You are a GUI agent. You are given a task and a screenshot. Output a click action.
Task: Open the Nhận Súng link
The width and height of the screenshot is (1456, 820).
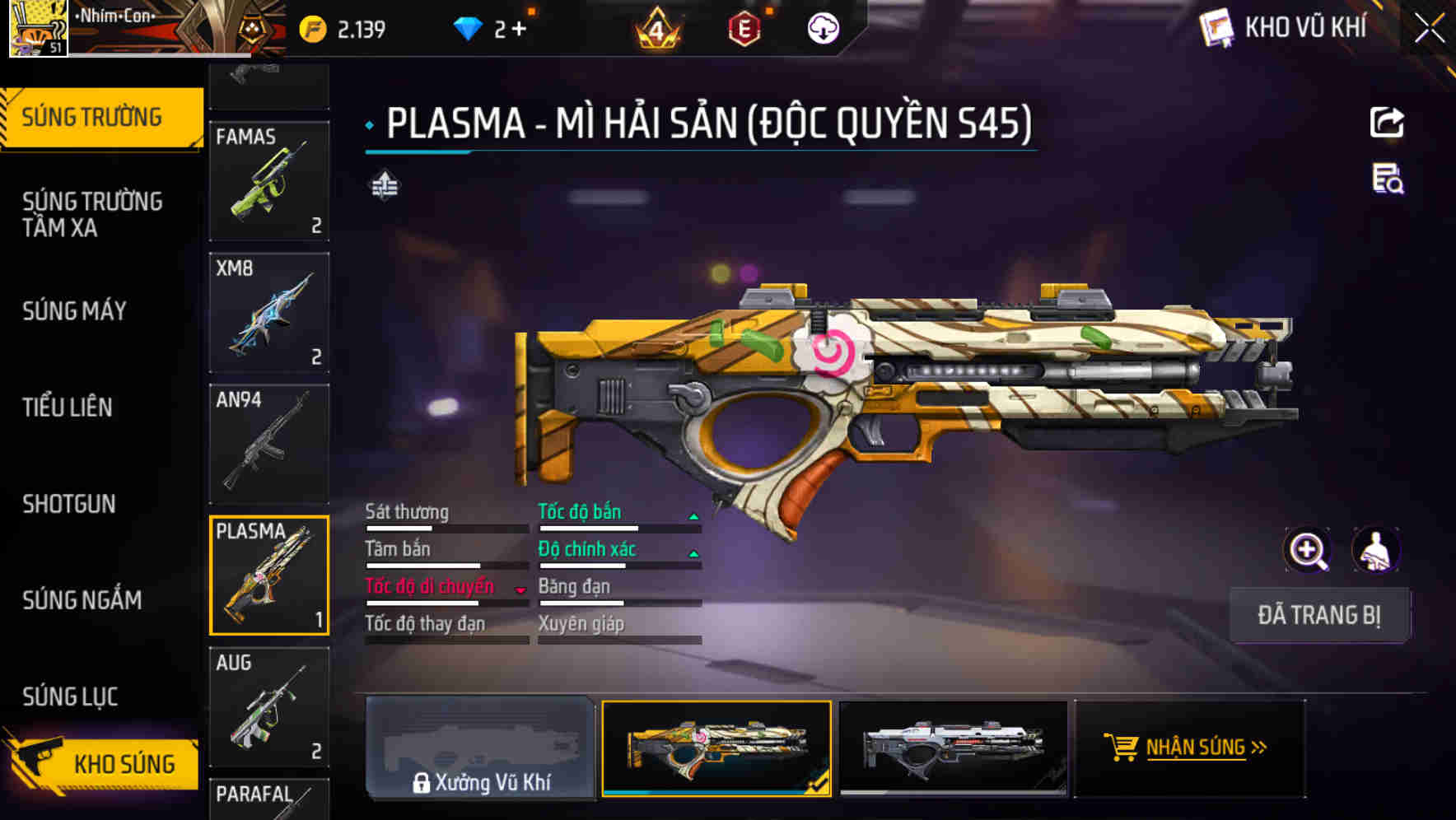1196,748
